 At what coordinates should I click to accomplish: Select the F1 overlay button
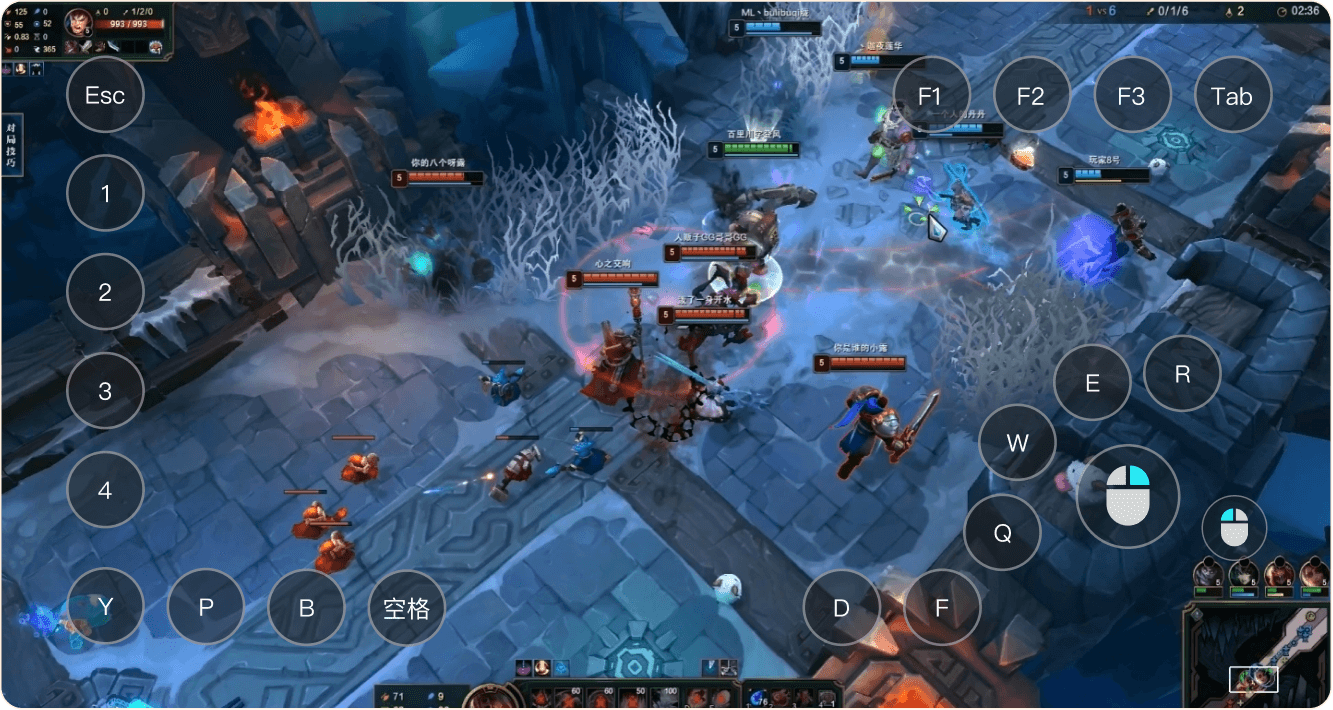pyautogui.click(x=931, y=95)
